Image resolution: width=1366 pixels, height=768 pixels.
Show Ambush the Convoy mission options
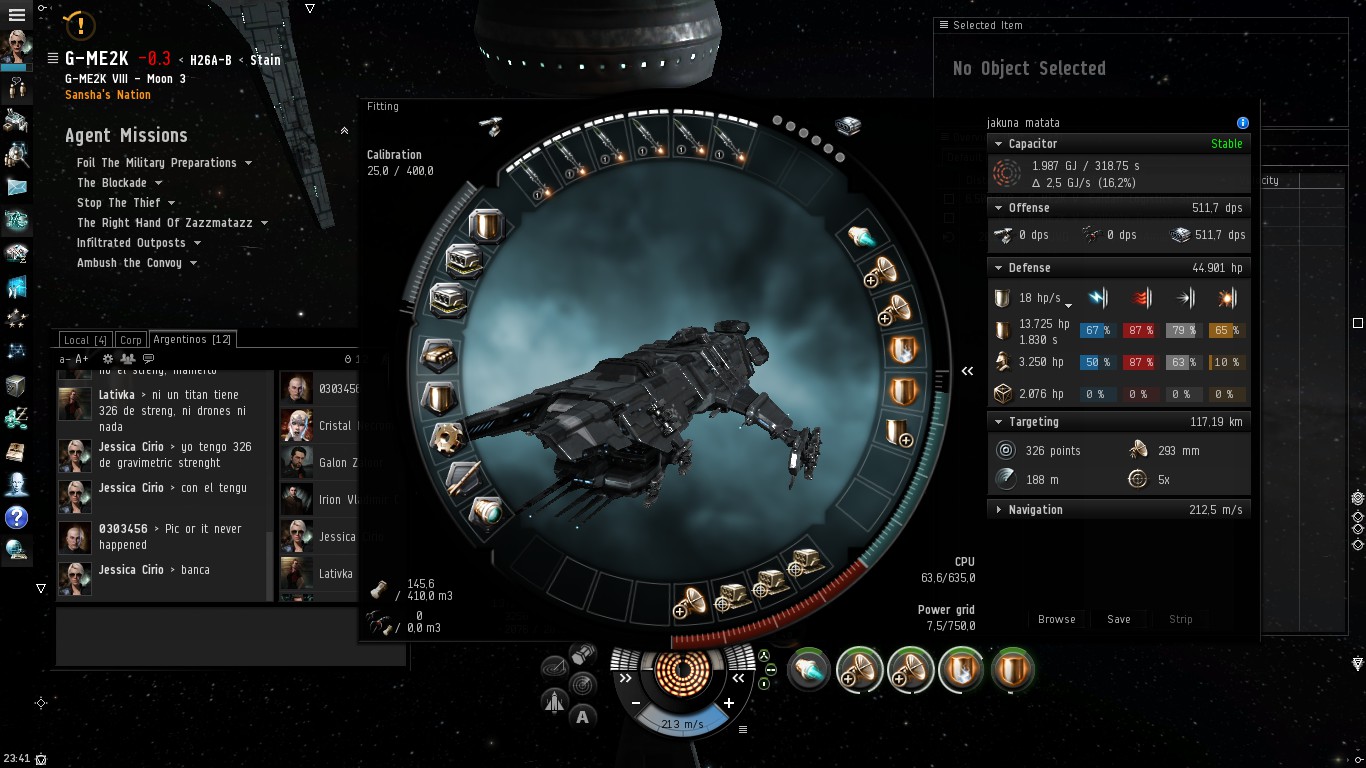[x=130, y=263]
